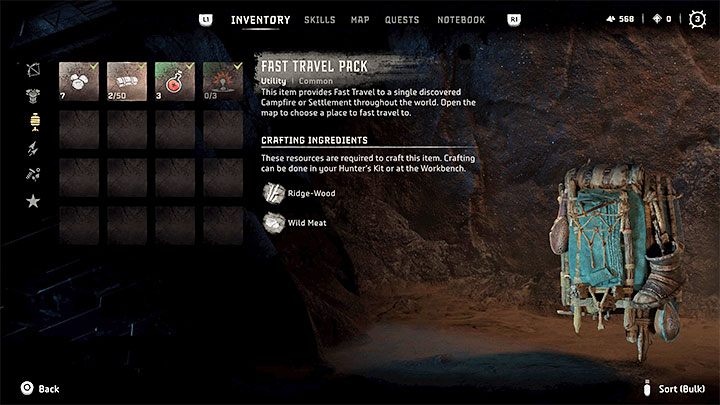Image resolution: width=720 pixels, height=405 pixels.
Task: Select the Inventory tab
Action: tap(260, 20)
